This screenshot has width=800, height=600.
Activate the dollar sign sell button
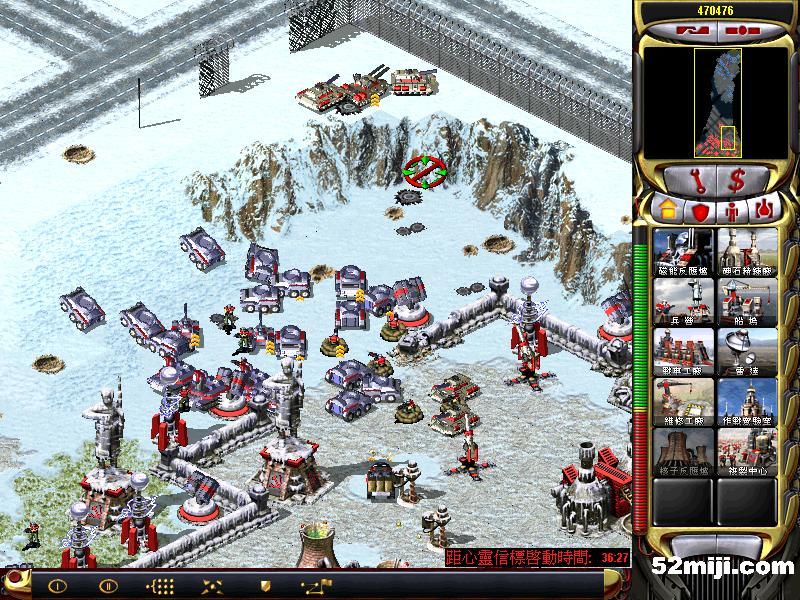(x=738, y=180)
